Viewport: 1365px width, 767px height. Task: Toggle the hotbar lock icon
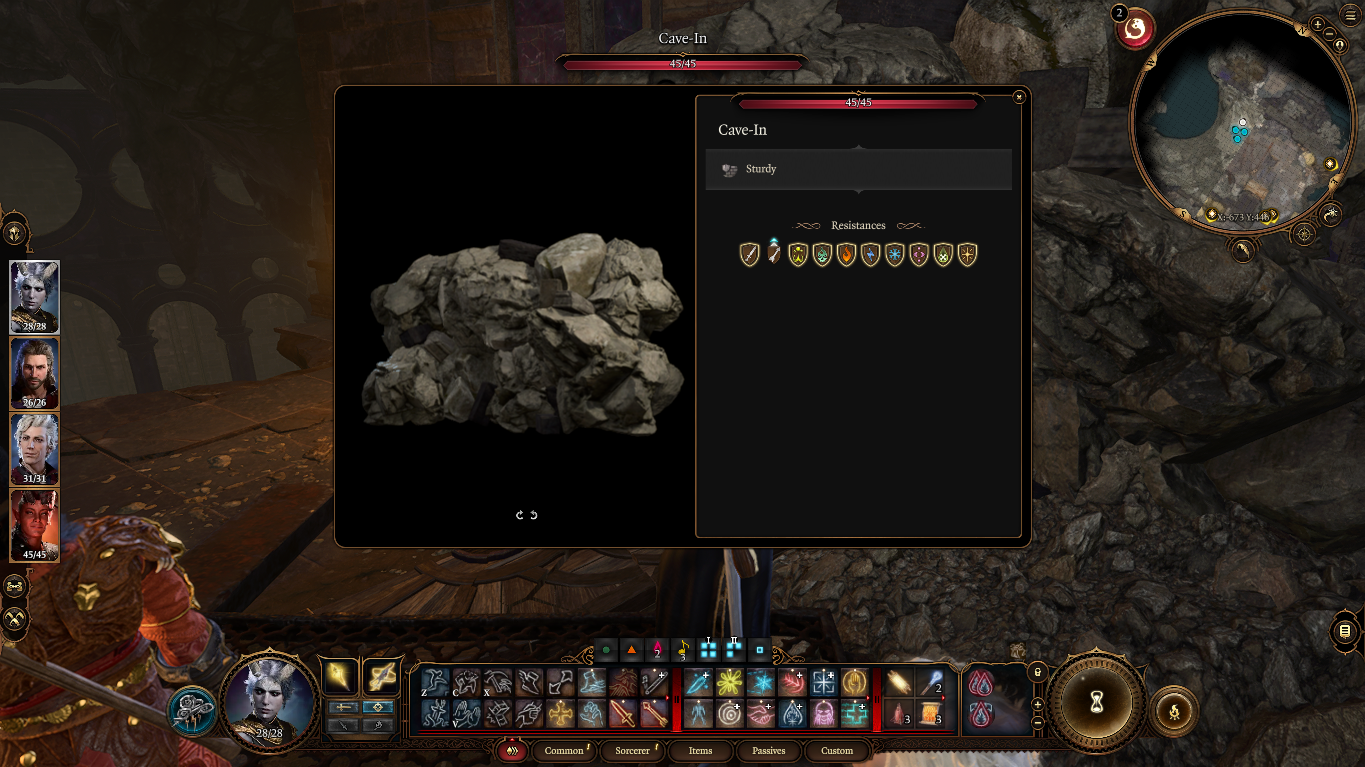pyautogui.click(x=1037, y=672)
